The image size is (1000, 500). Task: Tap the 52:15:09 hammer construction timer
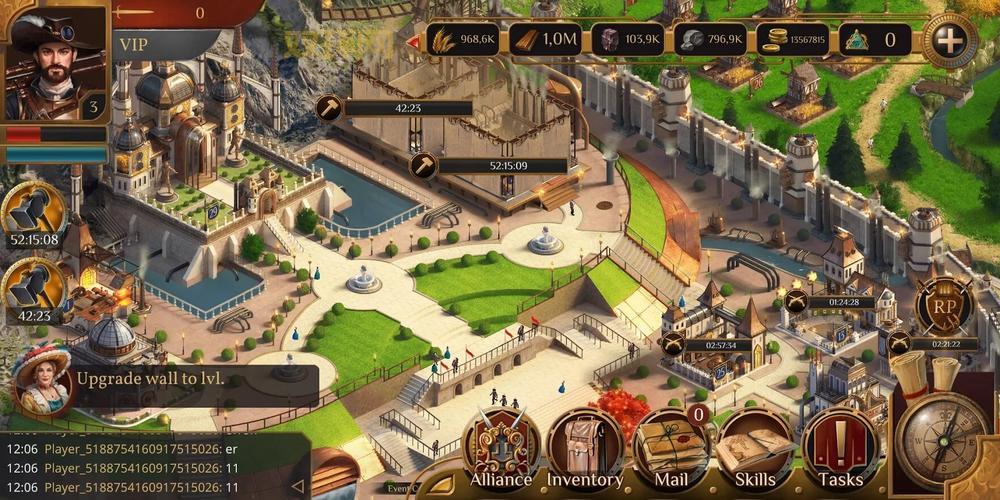(500, 166)
